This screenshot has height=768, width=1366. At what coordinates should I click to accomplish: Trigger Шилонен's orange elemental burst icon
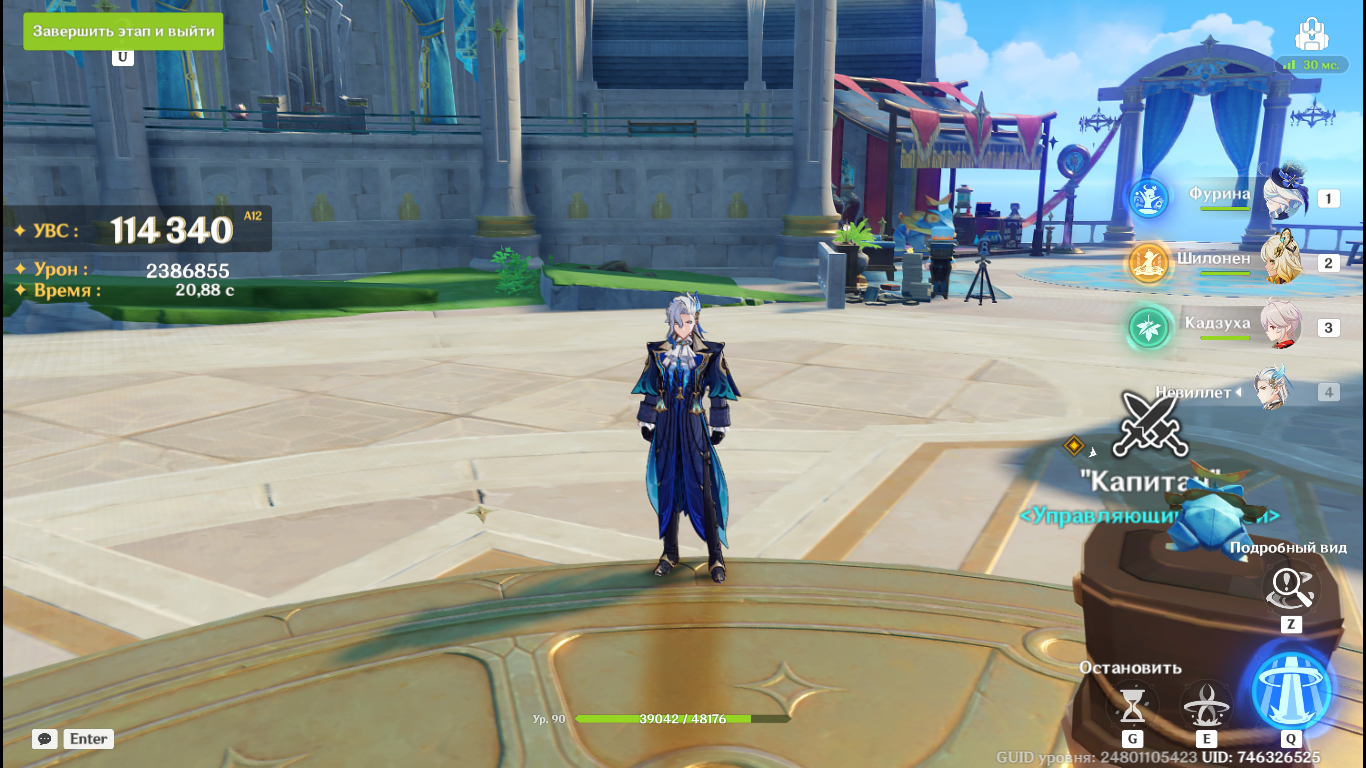tap(1149, 263)
